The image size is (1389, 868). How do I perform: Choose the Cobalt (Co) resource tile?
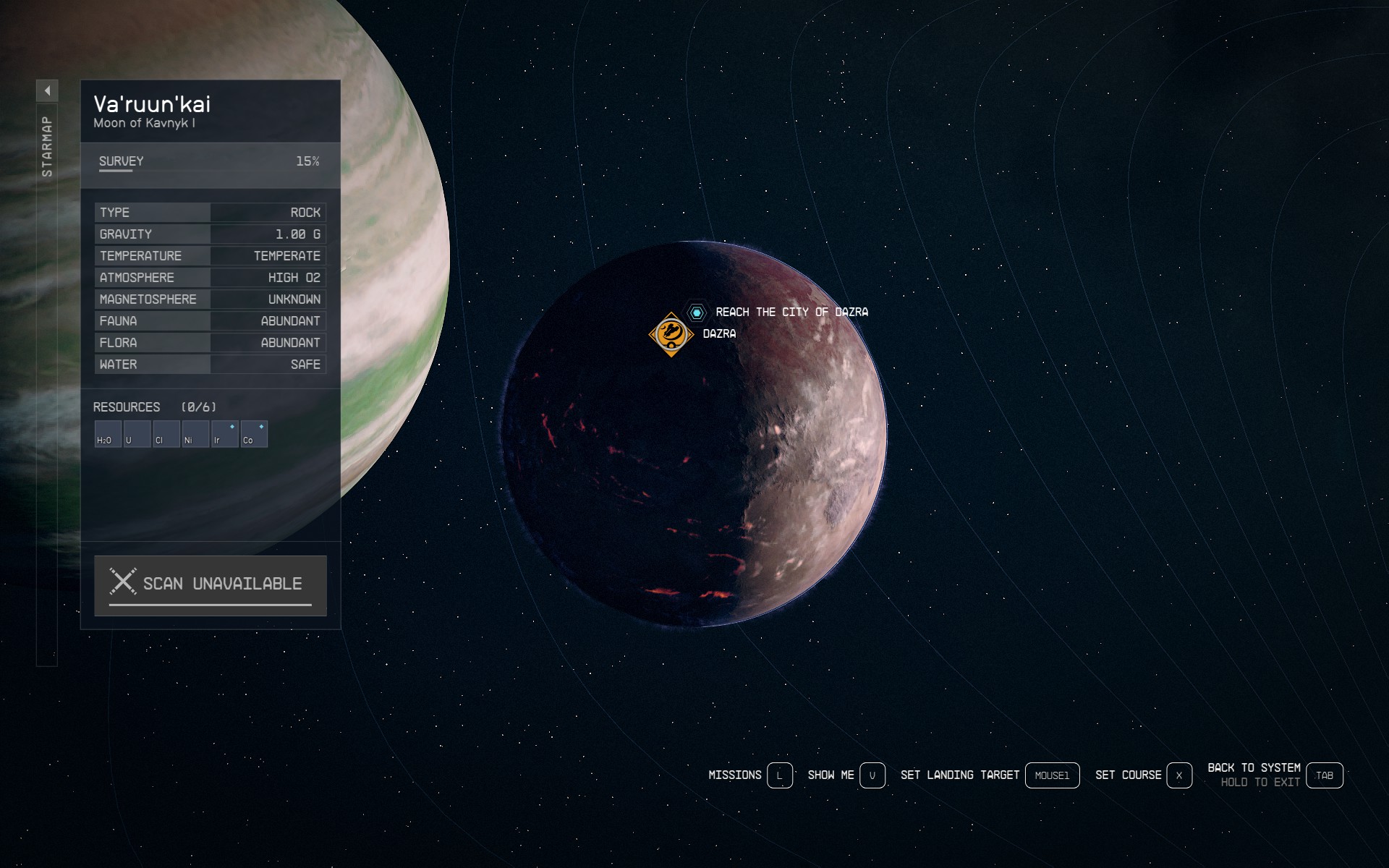click(254, 434)
